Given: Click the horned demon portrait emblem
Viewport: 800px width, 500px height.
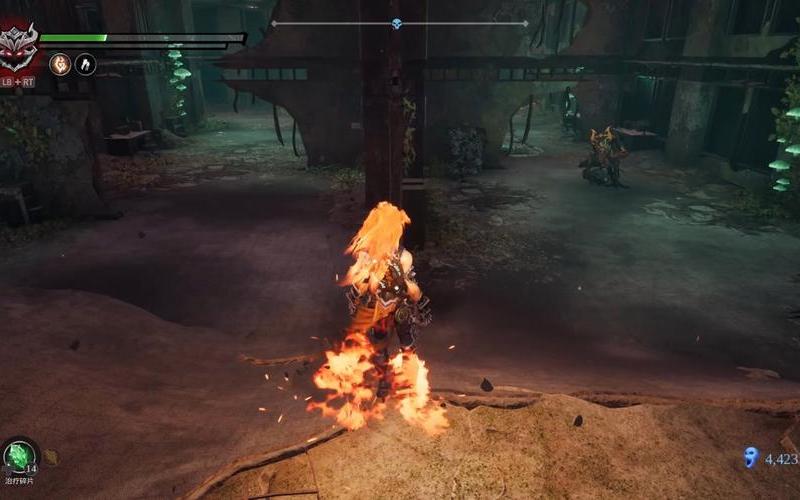Looking at the screenshot, I should pos(18,46).
